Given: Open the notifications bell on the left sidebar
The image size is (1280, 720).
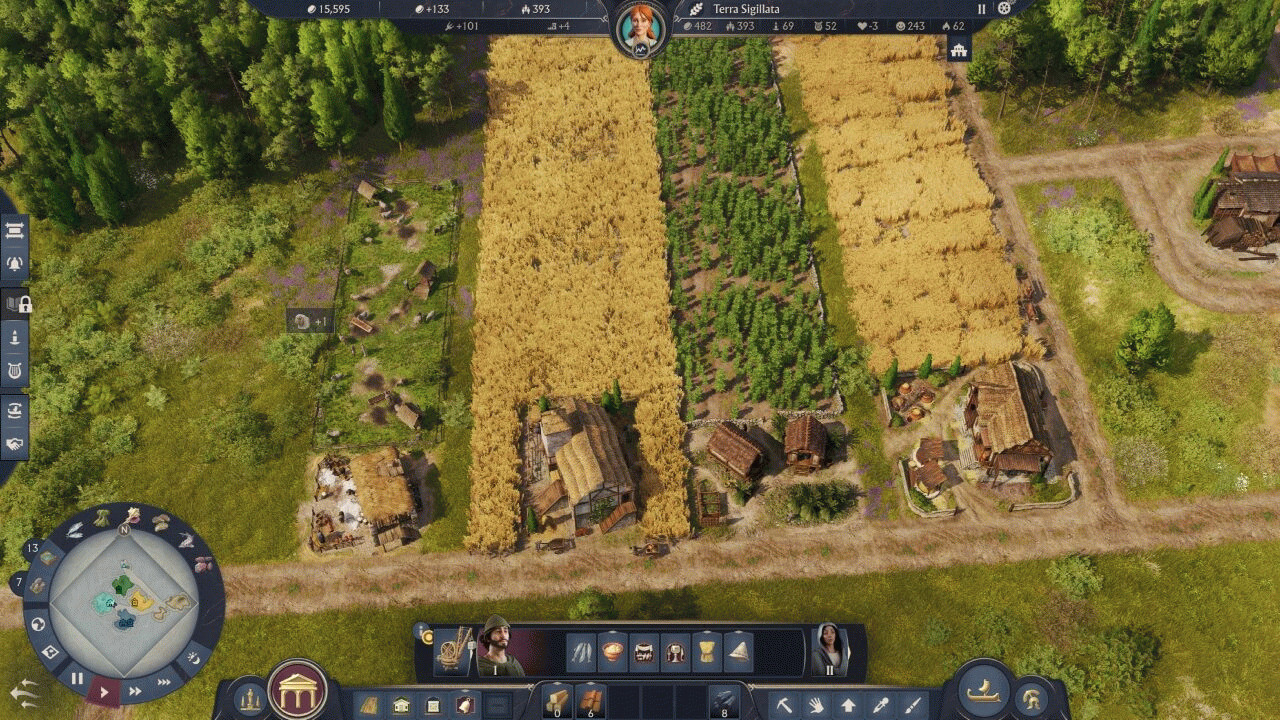Looking at the screenshot, I should pos(15,264).
